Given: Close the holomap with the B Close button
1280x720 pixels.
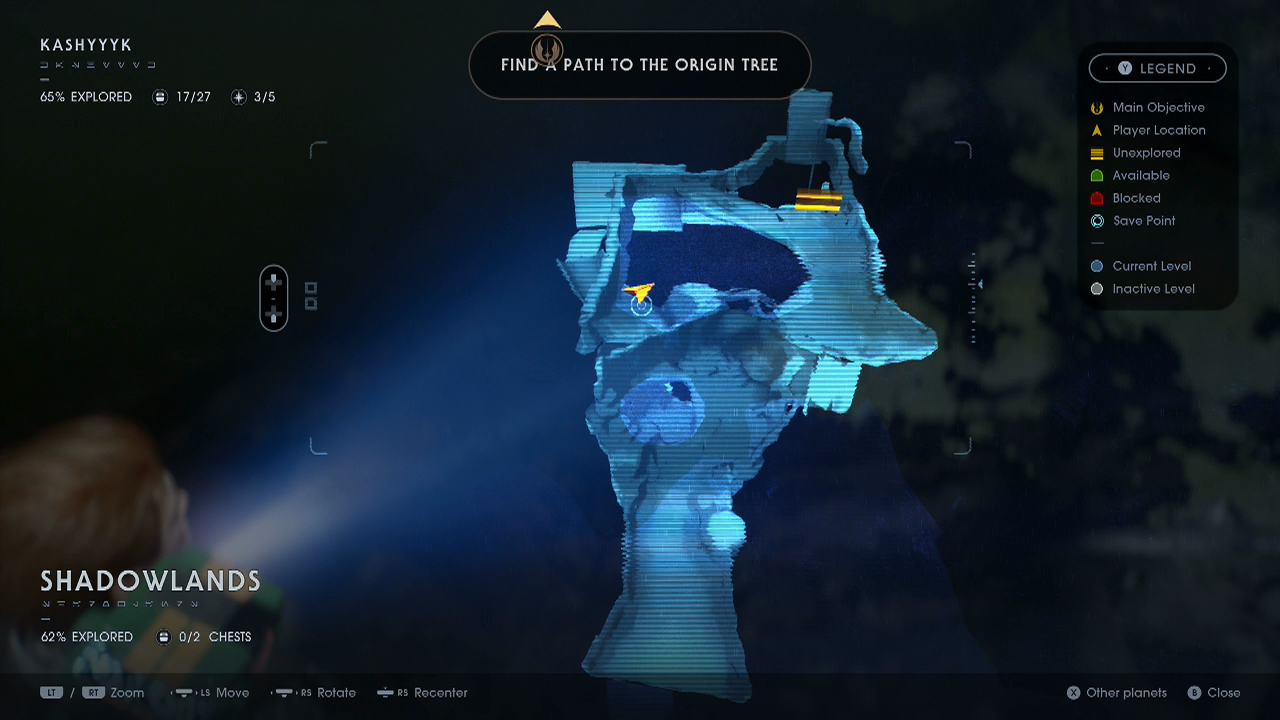Looking at the screenshot, I should (x=1214, y=692).
